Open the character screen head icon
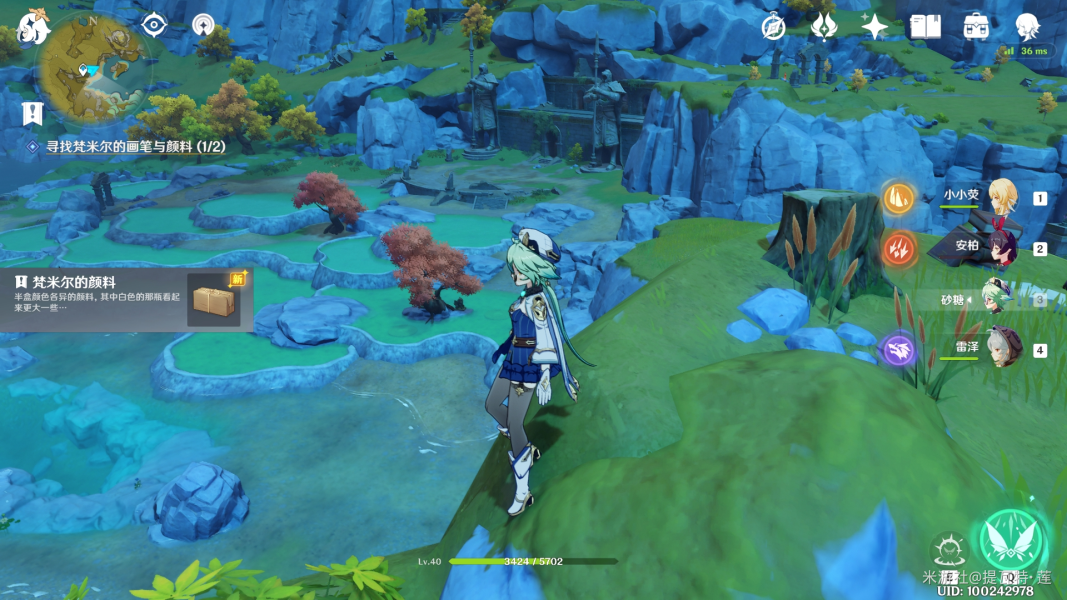The width and height of the screenshot is (1067, 600). point(1027,27)
